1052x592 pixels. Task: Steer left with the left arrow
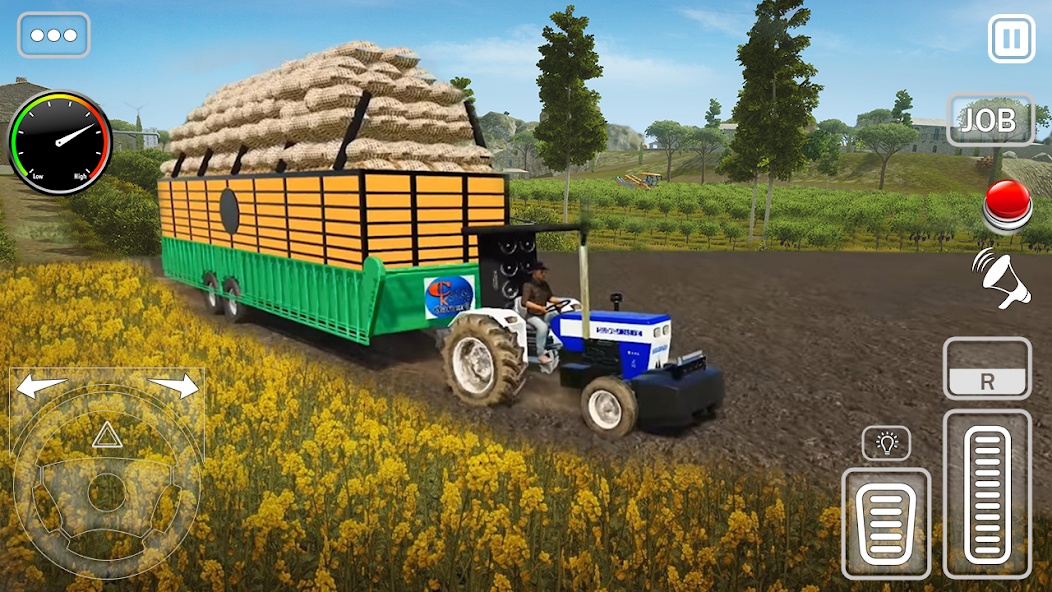42,386
